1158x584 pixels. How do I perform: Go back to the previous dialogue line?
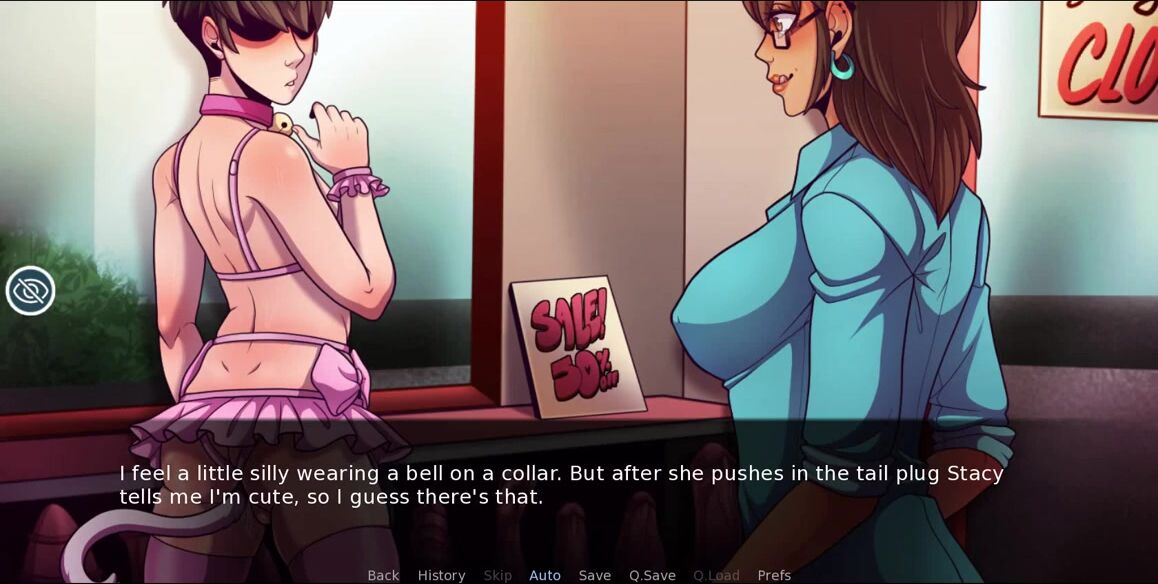(383, 575)
